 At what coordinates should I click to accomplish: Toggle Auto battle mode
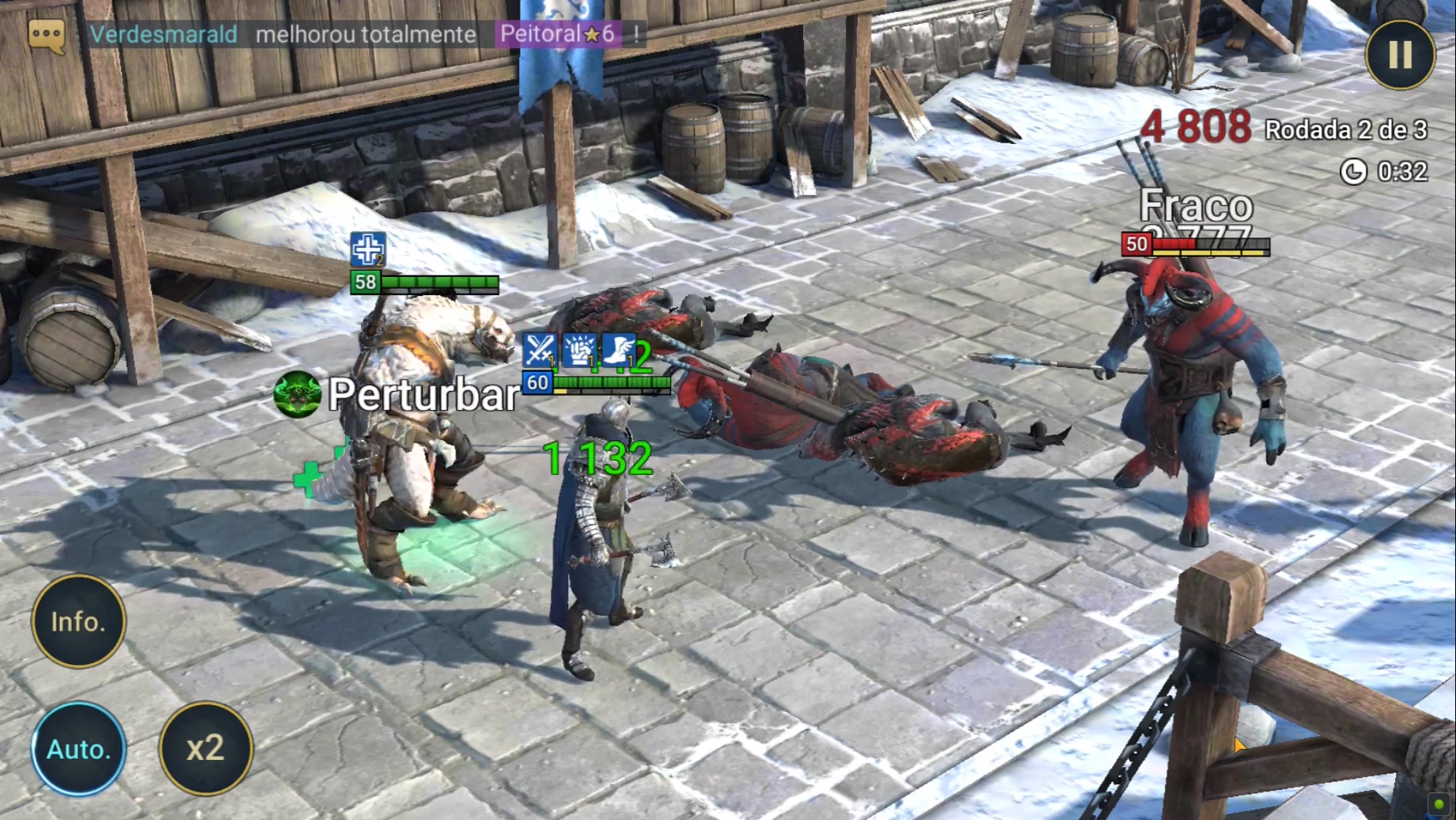(x=78, y=749)
